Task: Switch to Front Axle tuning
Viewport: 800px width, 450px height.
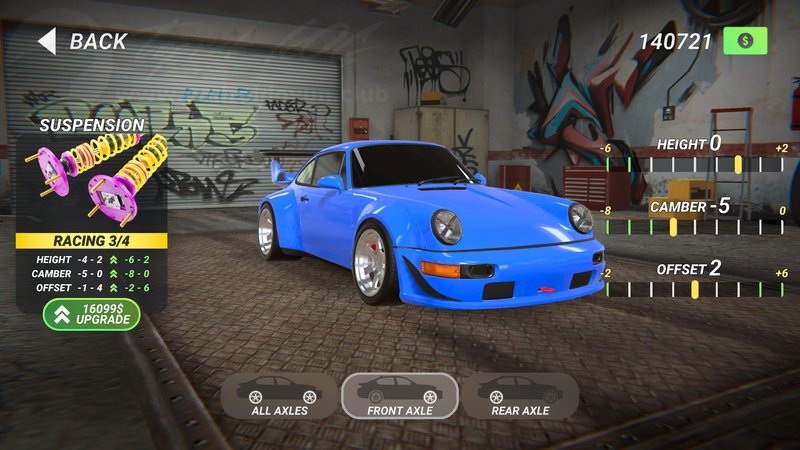Action: click(399, 396)
